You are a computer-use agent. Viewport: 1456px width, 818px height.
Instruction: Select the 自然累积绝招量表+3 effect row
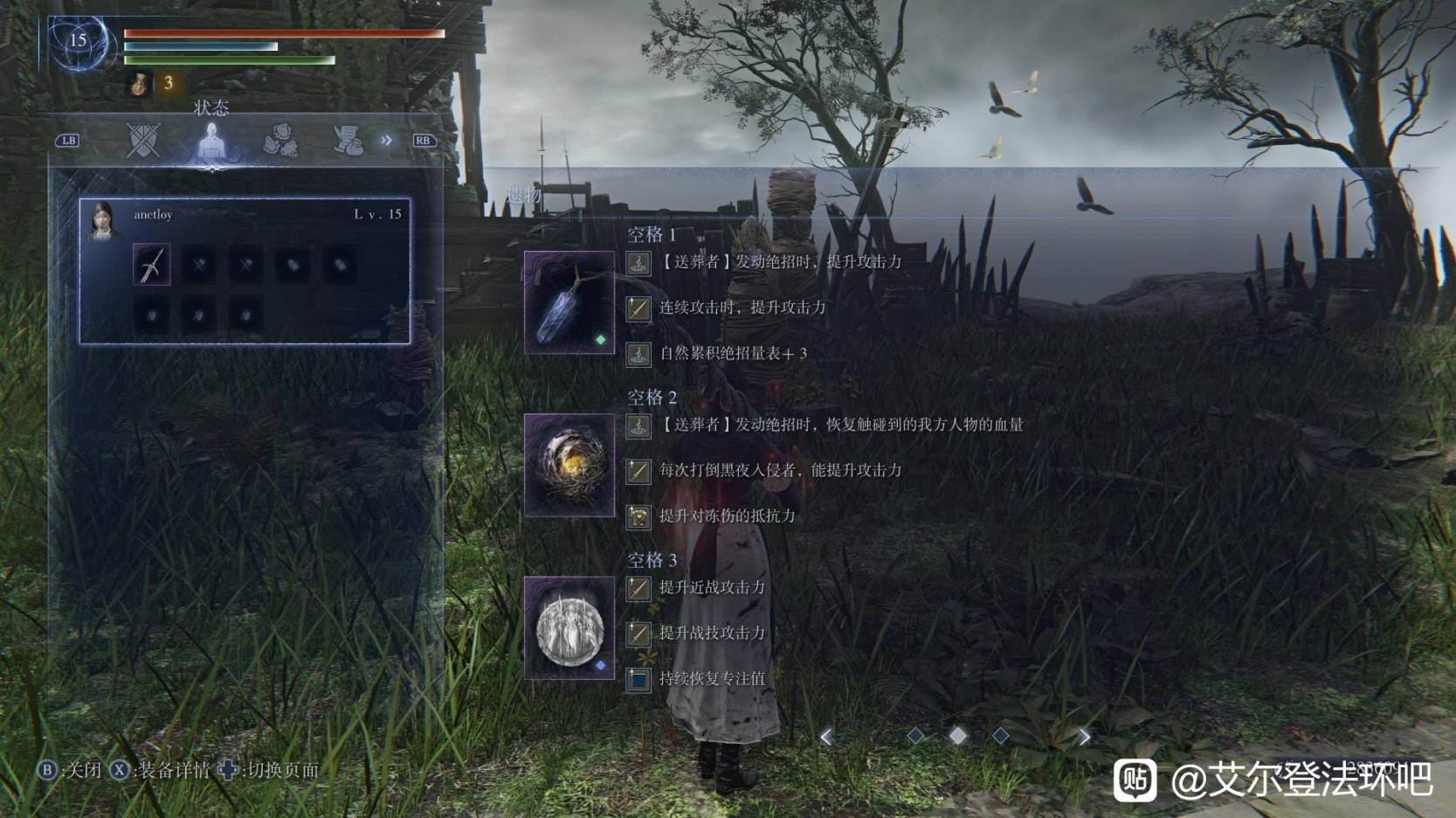point(732,354)
